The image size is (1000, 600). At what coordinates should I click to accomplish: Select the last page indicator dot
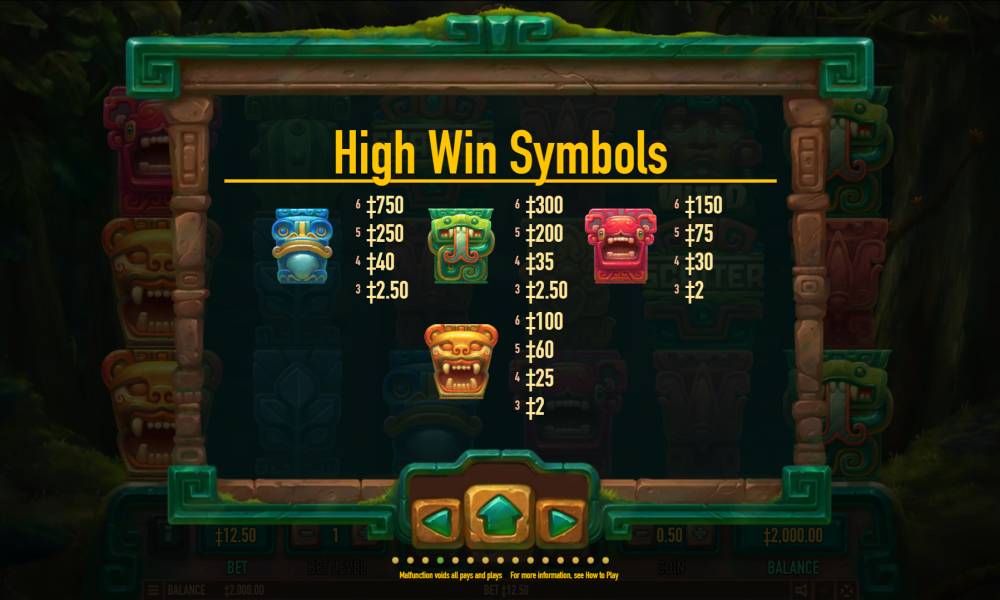(x=605, y=560)
